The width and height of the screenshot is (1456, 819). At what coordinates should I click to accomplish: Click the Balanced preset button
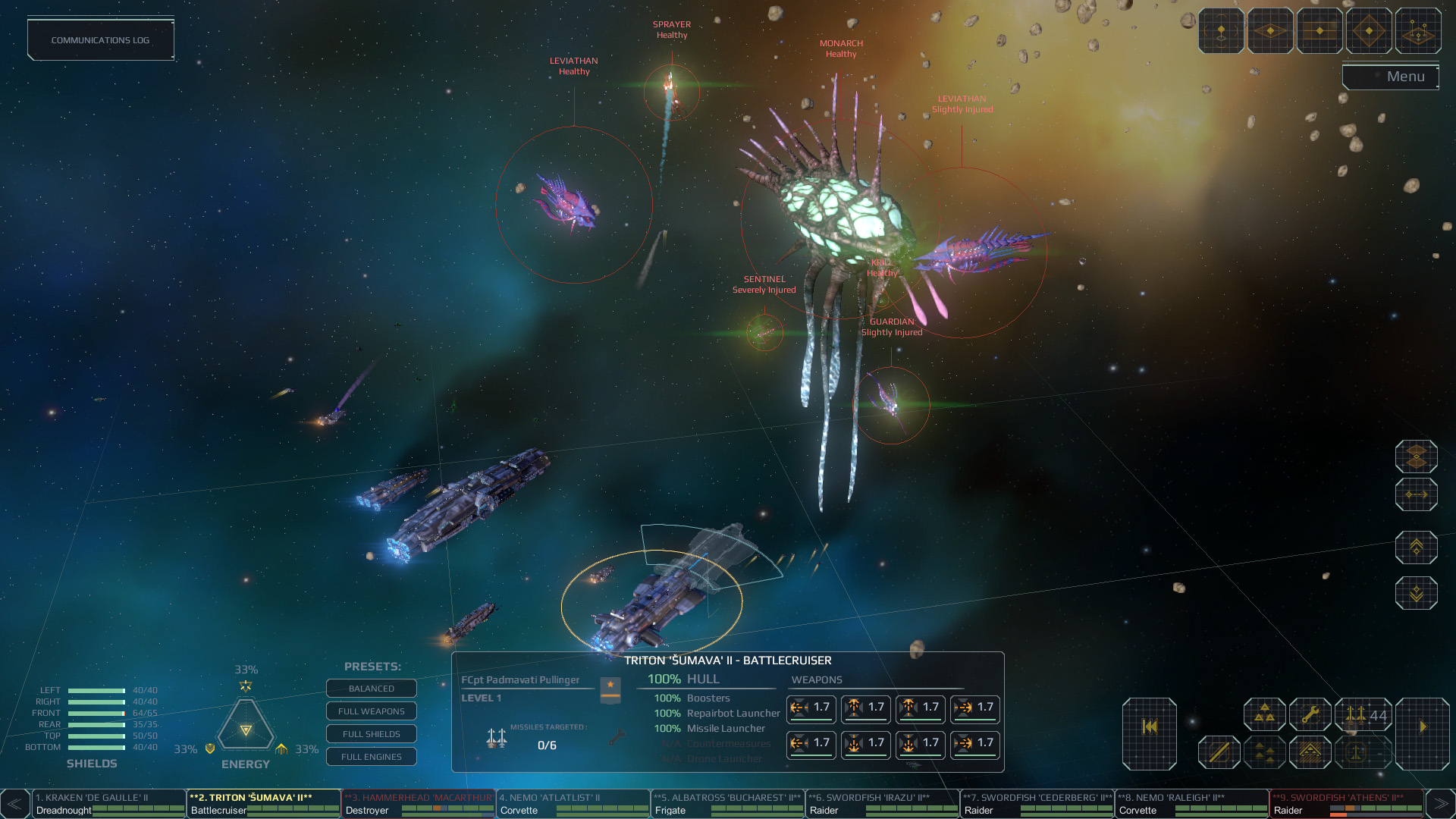[372, 689]
